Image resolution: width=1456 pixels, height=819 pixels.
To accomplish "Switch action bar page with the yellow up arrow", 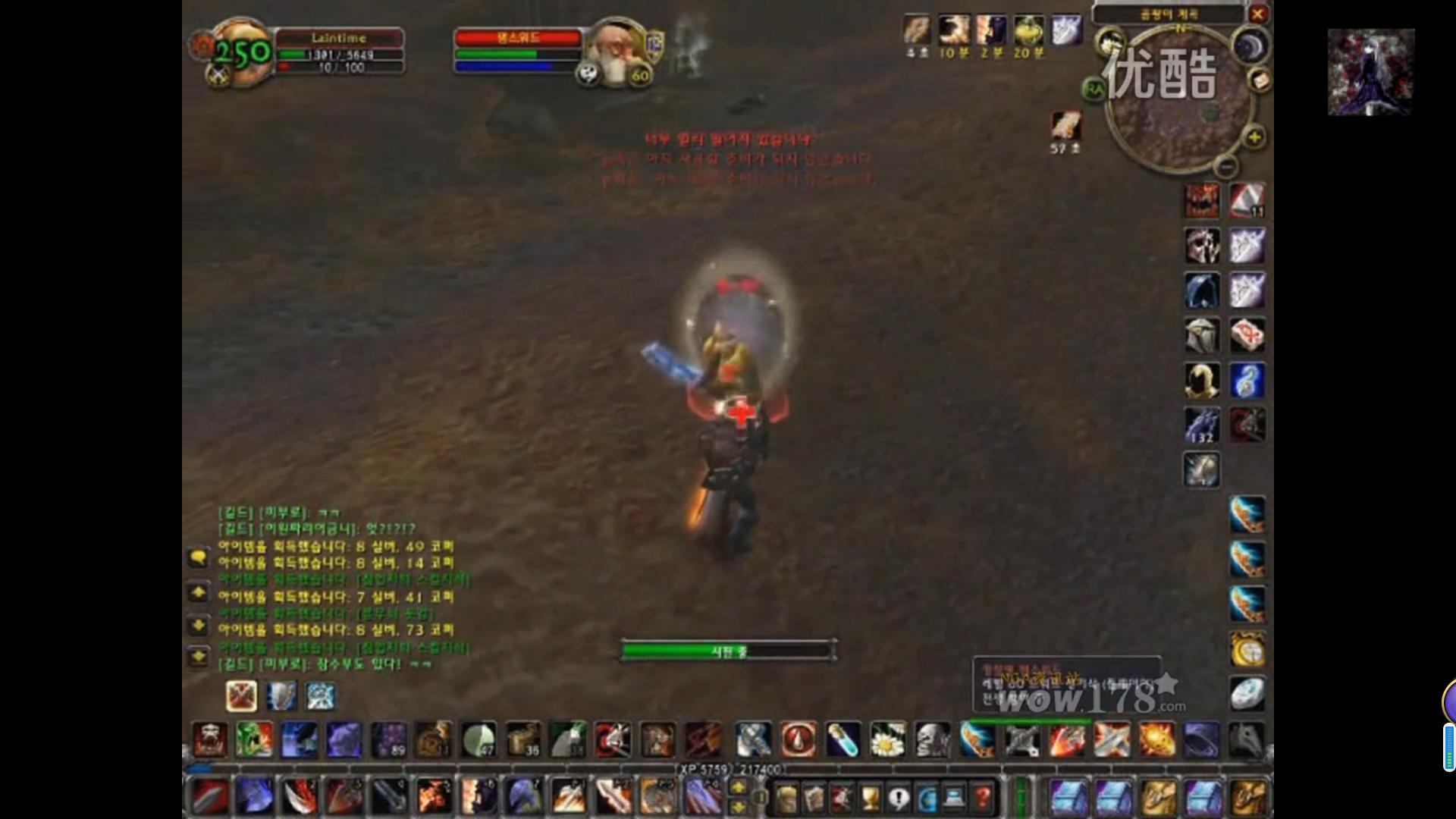I will (738, 786).
